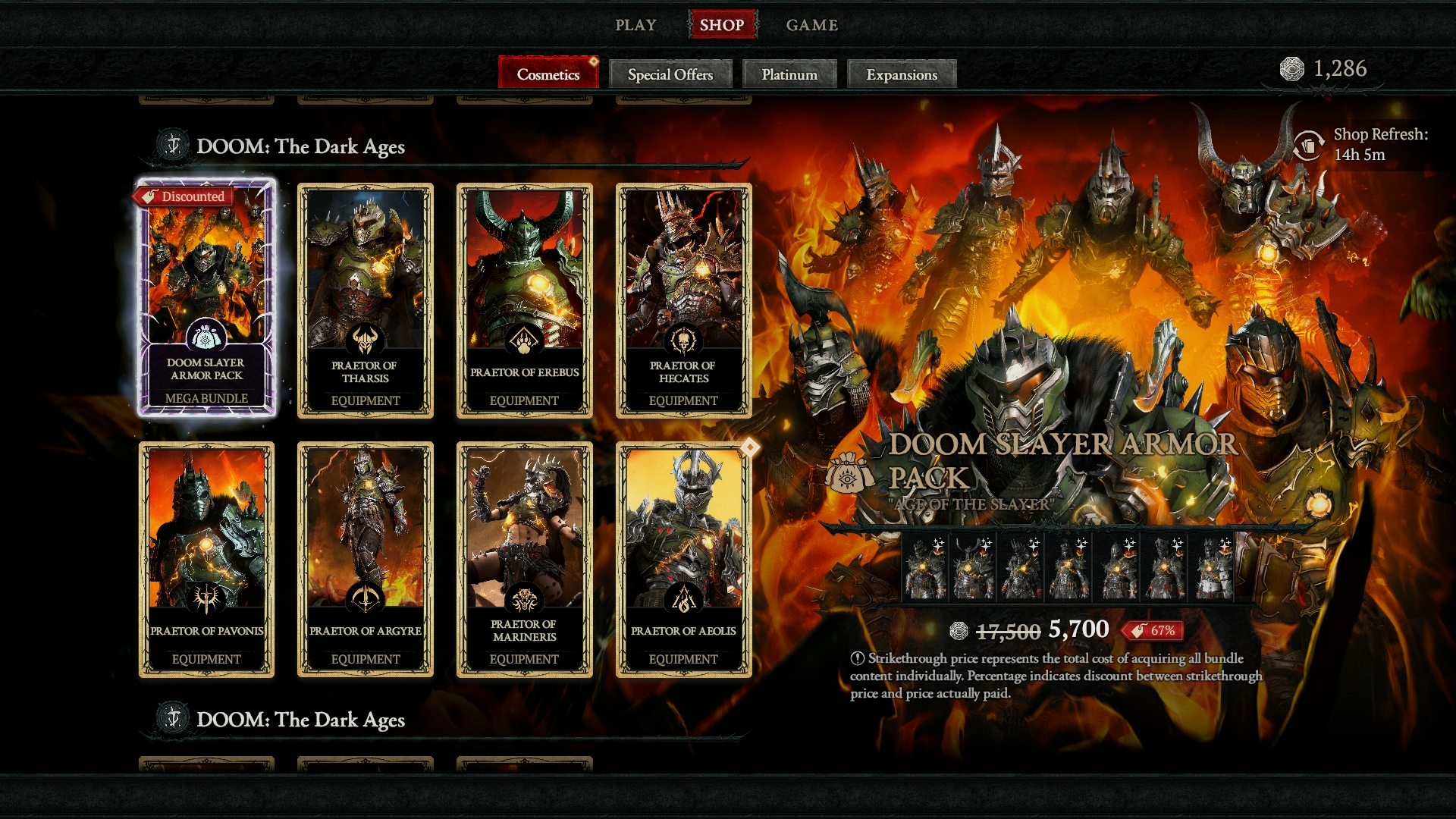Screen dimensions: 1456x819
Task: Click the platinum currency icon showing 1,286
Action: click(1291, 68)
